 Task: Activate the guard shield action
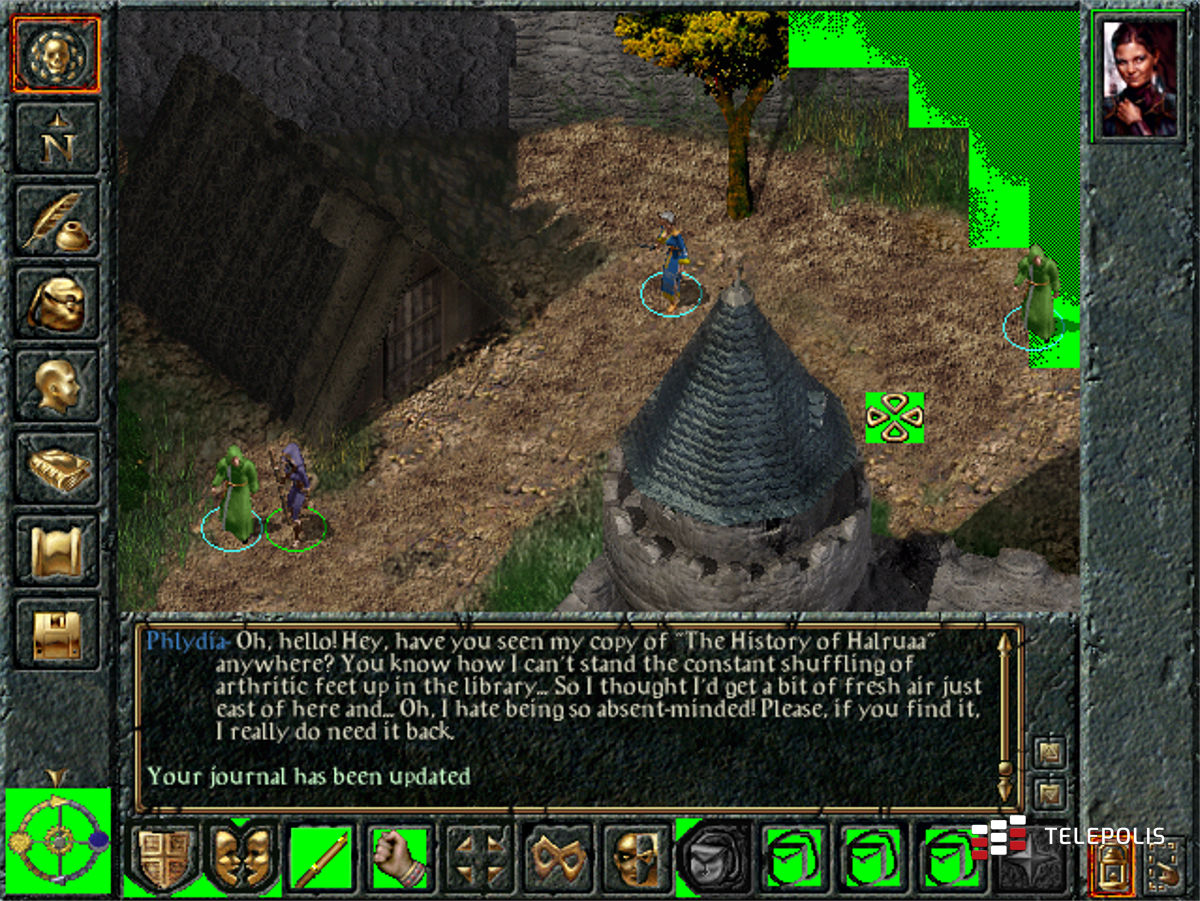[163, 859]
